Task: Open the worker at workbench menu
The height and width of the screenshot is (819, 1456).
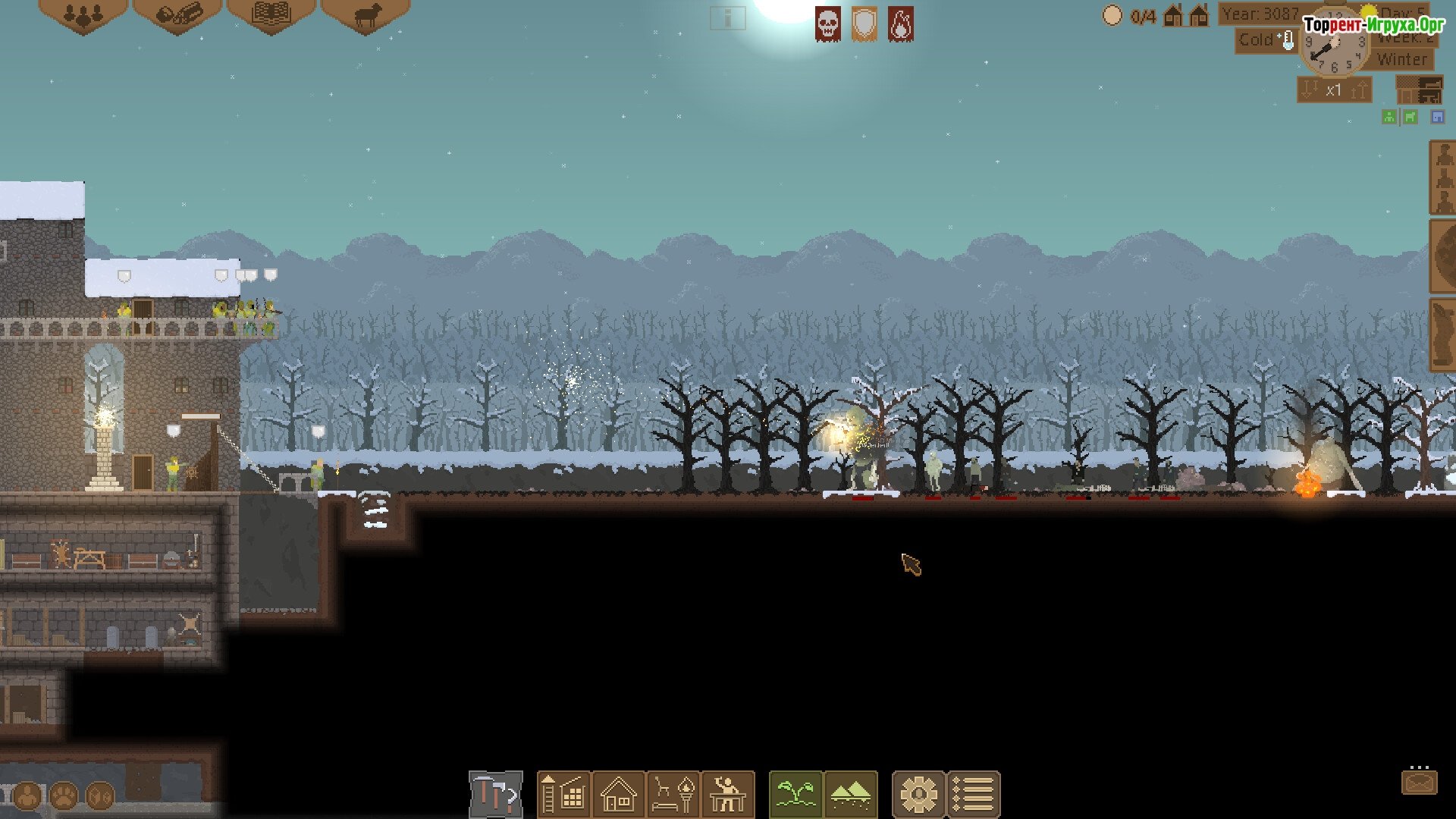Action: click(728, 795)
